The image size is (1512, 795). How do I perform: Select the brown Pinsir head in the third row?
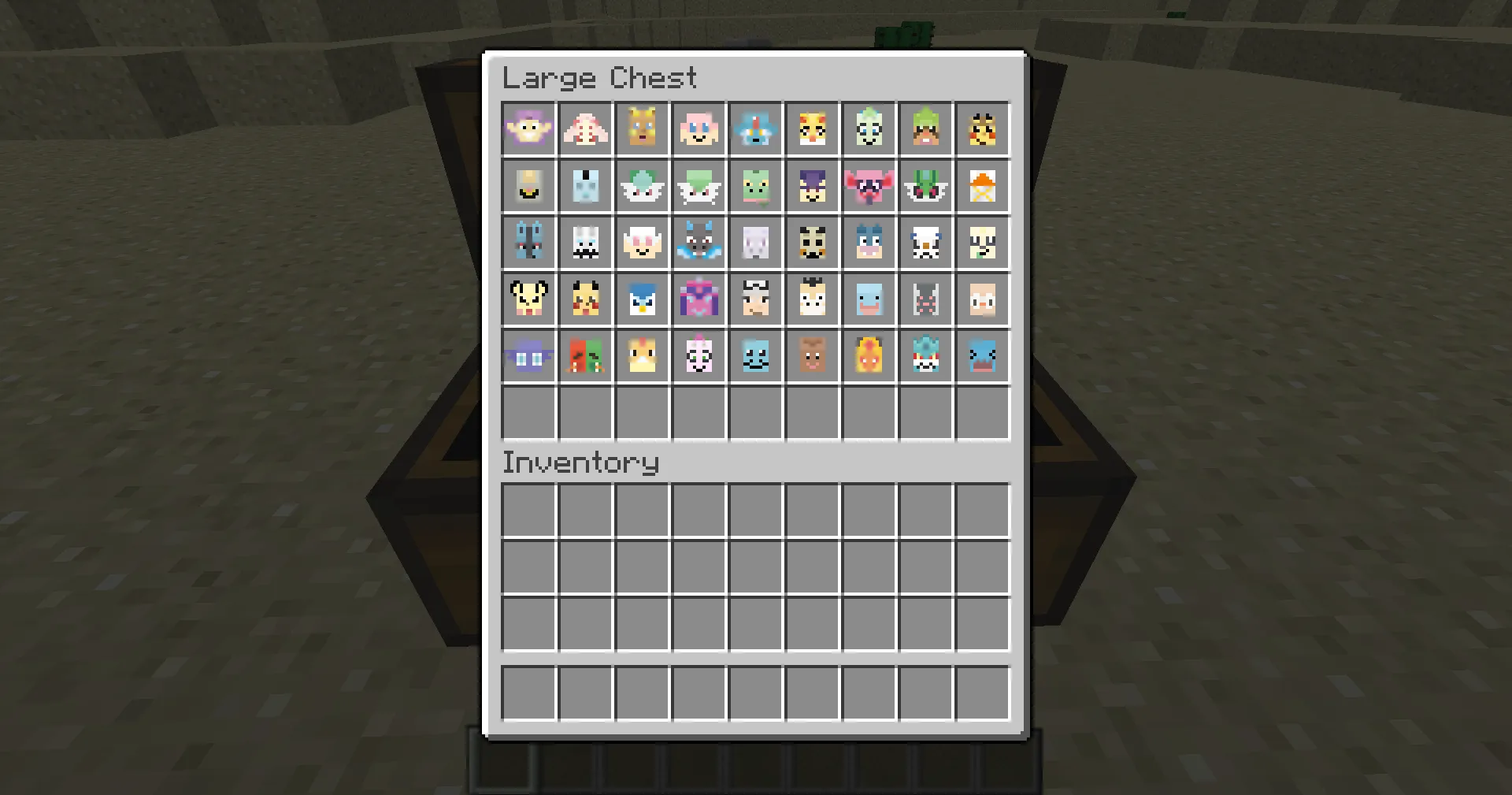[812, 243]
